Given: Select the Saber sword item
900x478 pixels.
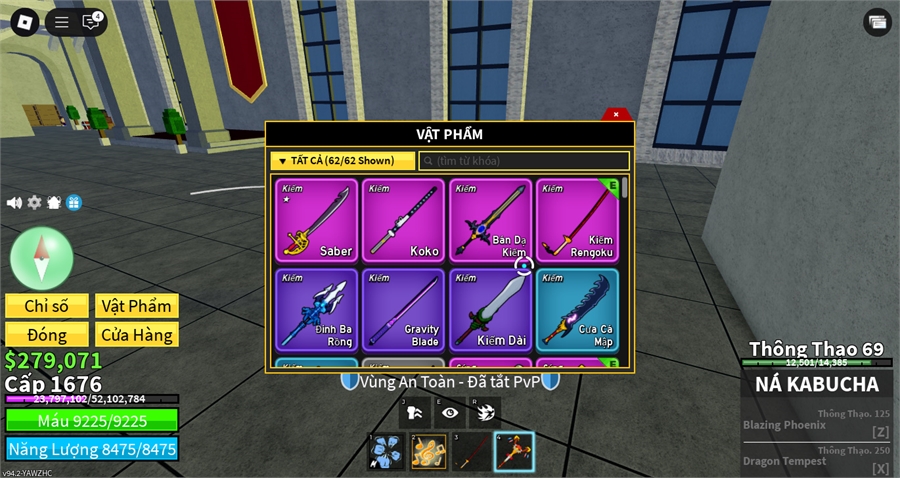Looking at the screenshot, I should point(316,221).
